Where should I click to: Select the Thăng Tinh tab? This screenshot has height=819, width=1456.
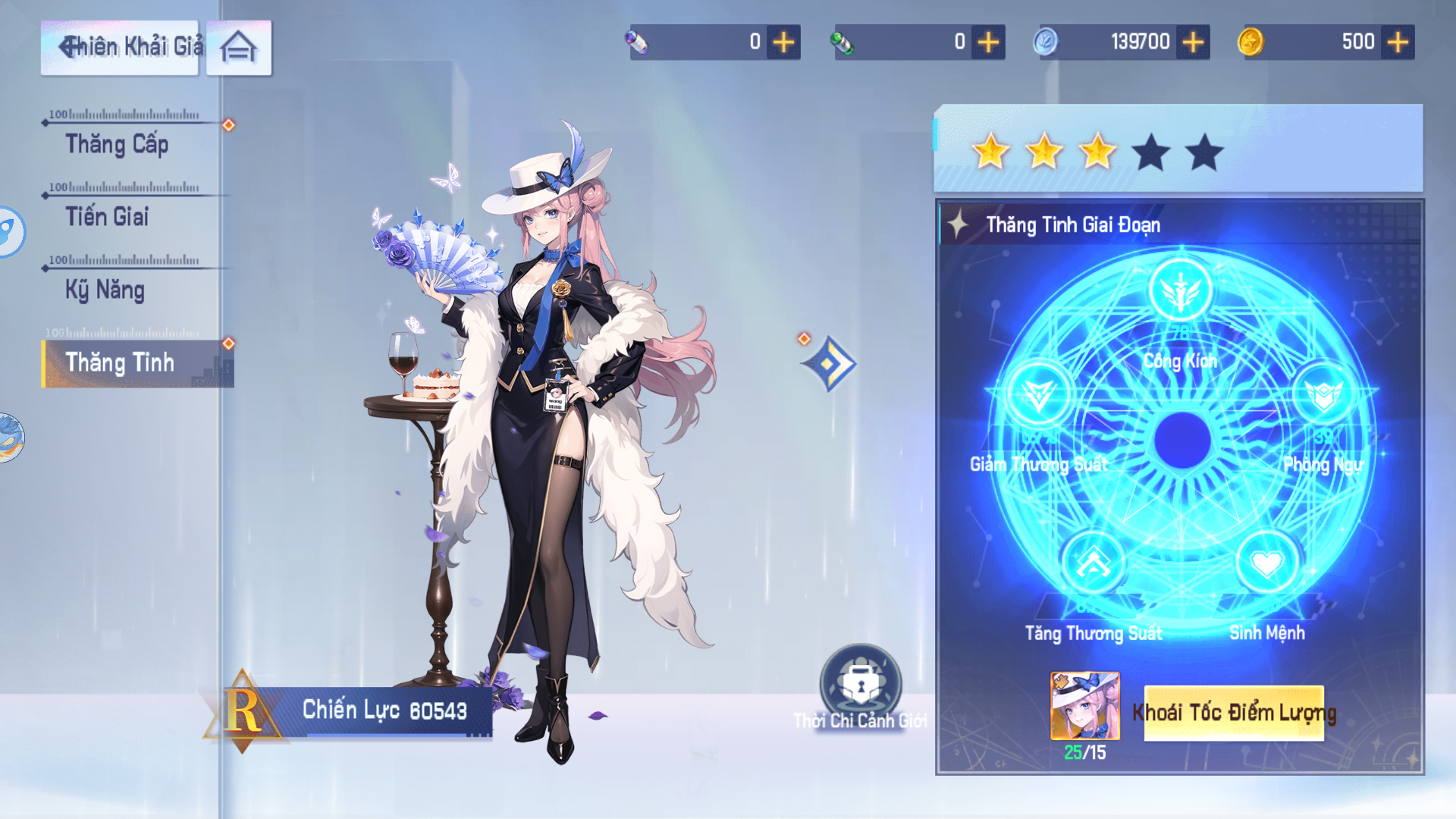121,363
